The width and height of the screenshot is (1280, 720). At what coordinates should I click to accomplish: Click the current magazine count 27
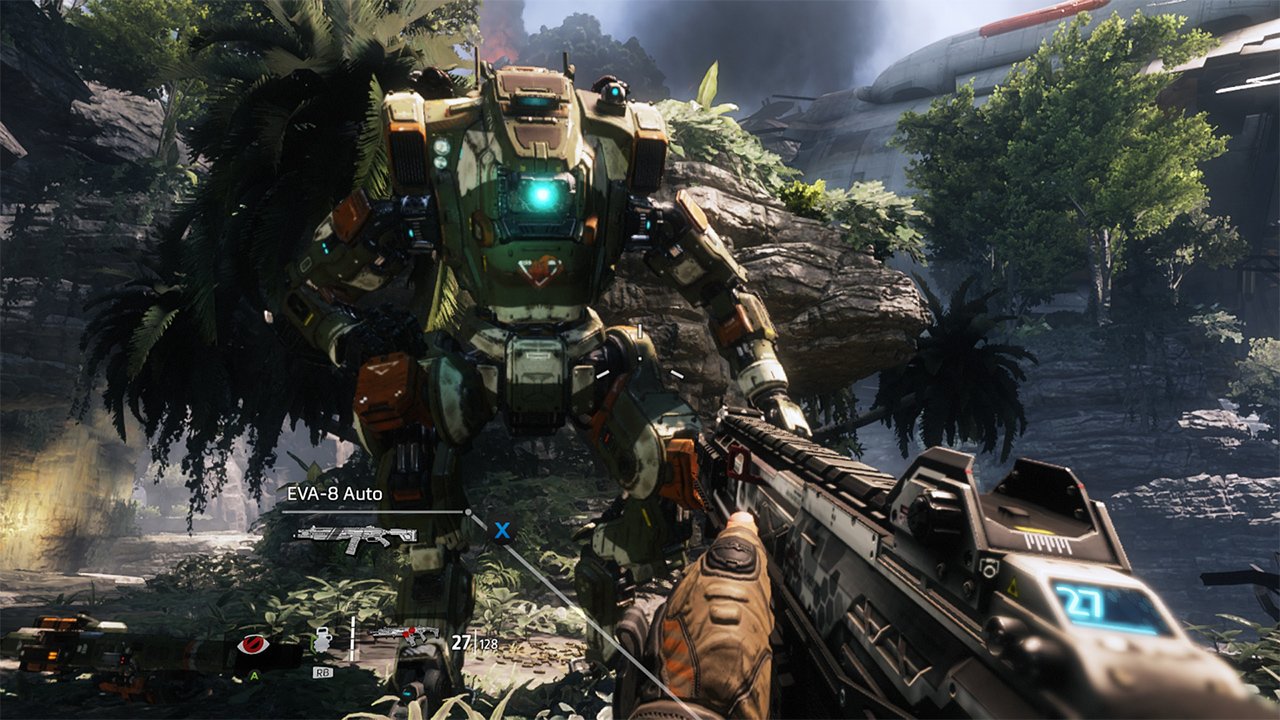(460, 643)
